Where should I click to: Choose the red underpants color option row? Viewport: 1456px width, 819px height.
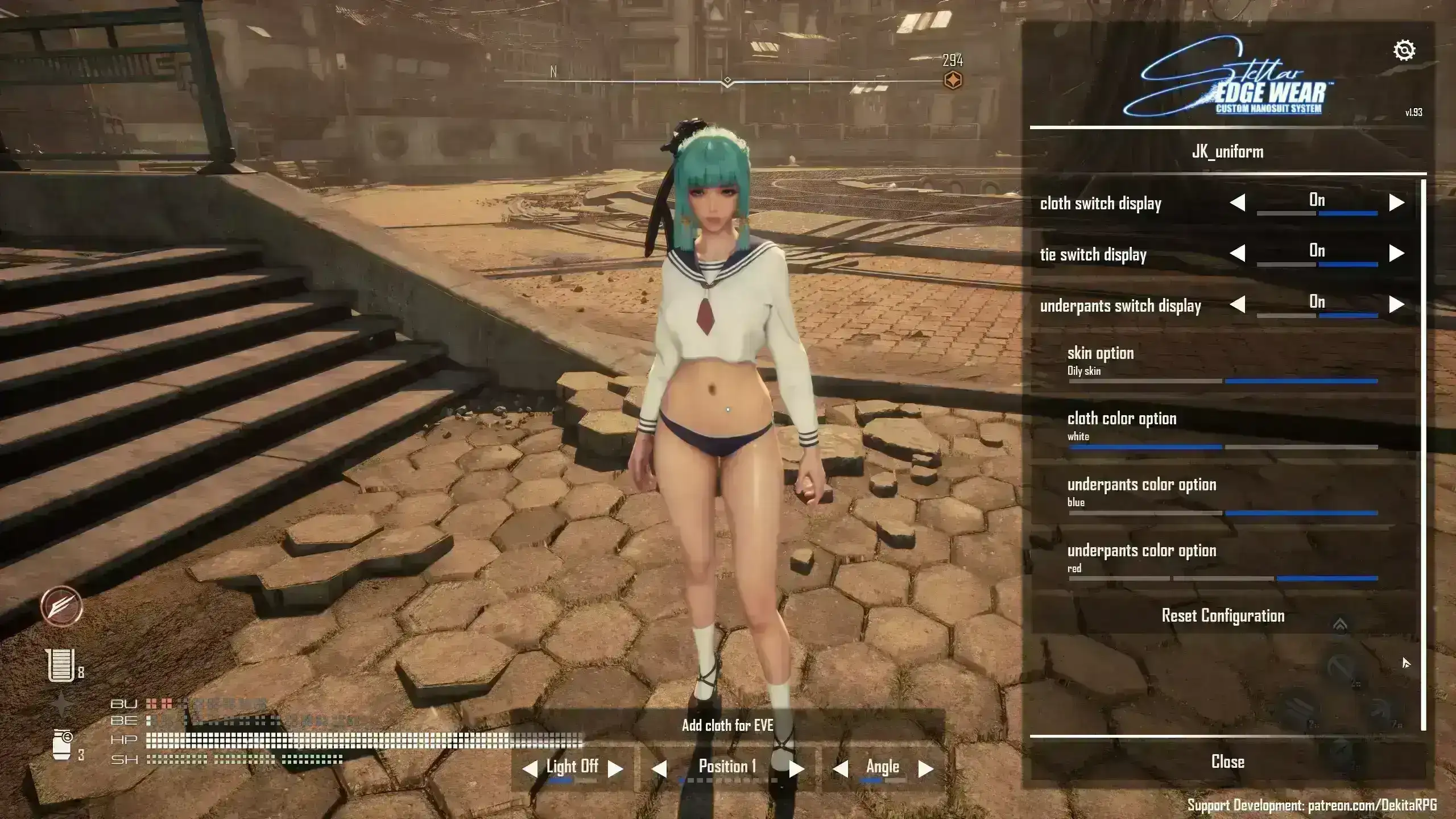click(x=1223, y=559)
